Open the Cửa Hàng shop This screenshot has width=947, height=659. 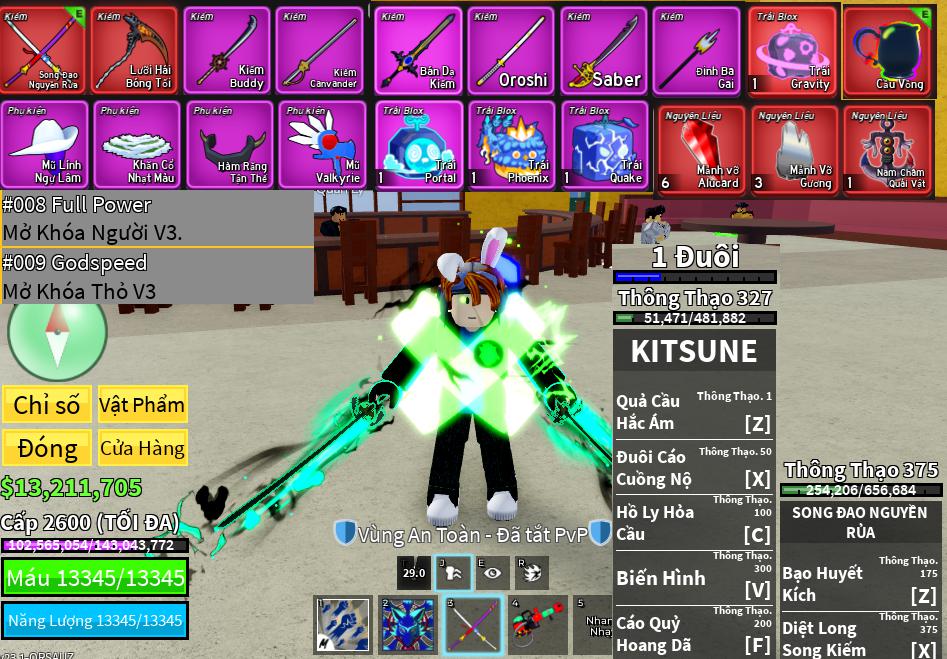pos(142,448)
